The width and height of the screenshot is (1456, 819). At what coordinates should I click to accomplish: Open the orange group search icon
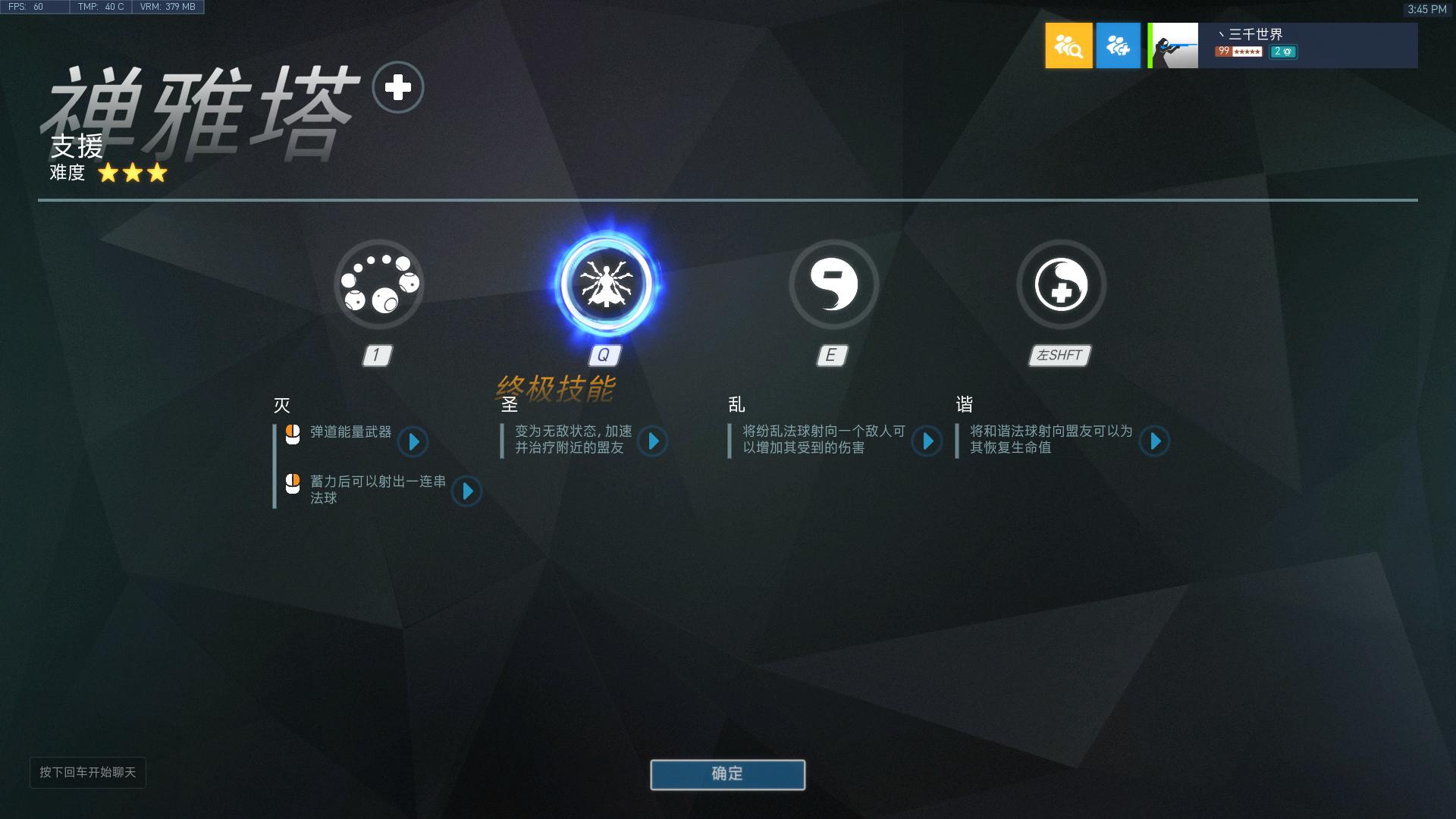(1068, 45)
